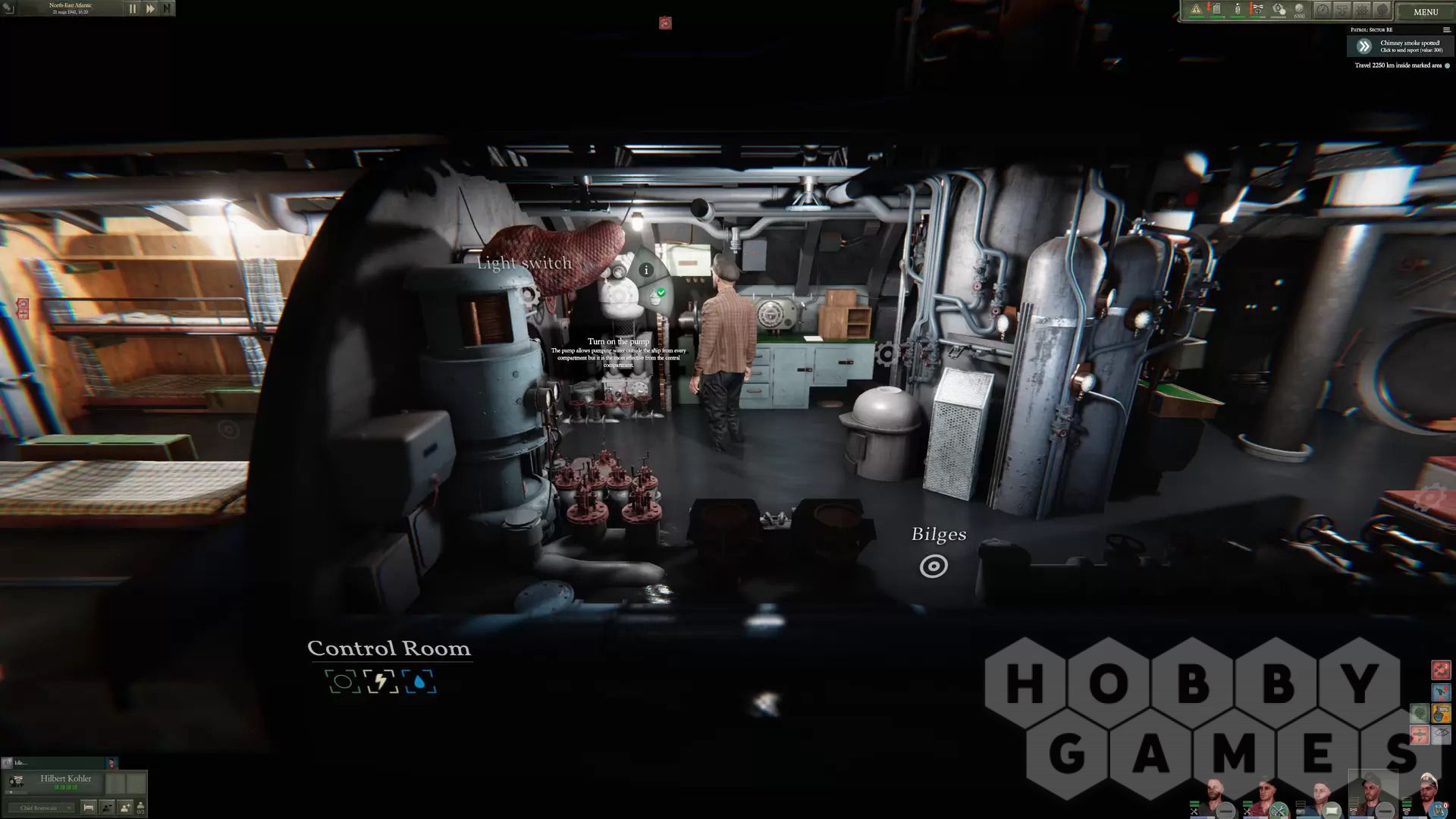Toggle the crossed-out eye visibility icon

[1441, 733]
